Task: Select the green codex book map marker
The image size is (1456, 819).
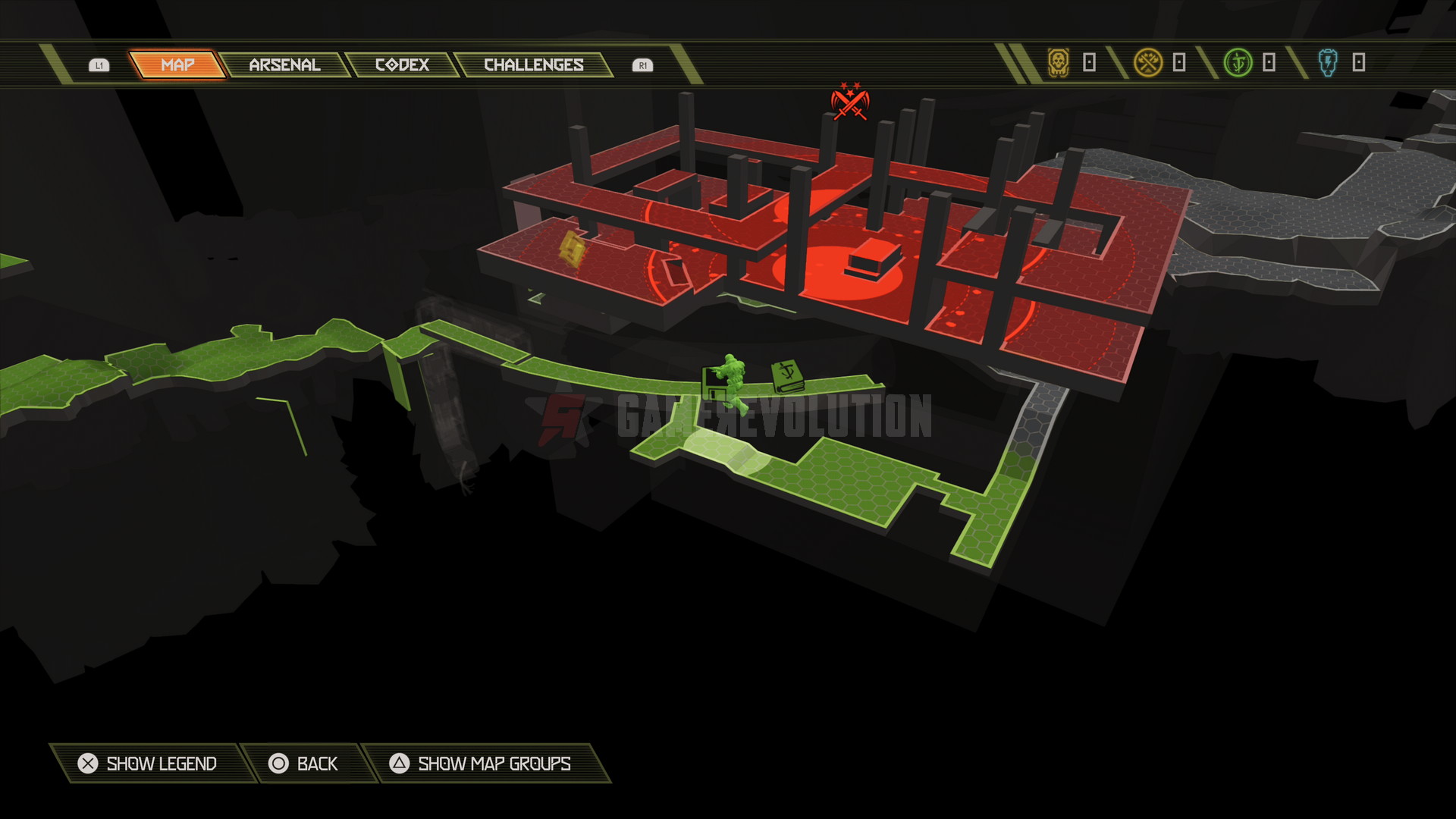Action: coord(788,376)
